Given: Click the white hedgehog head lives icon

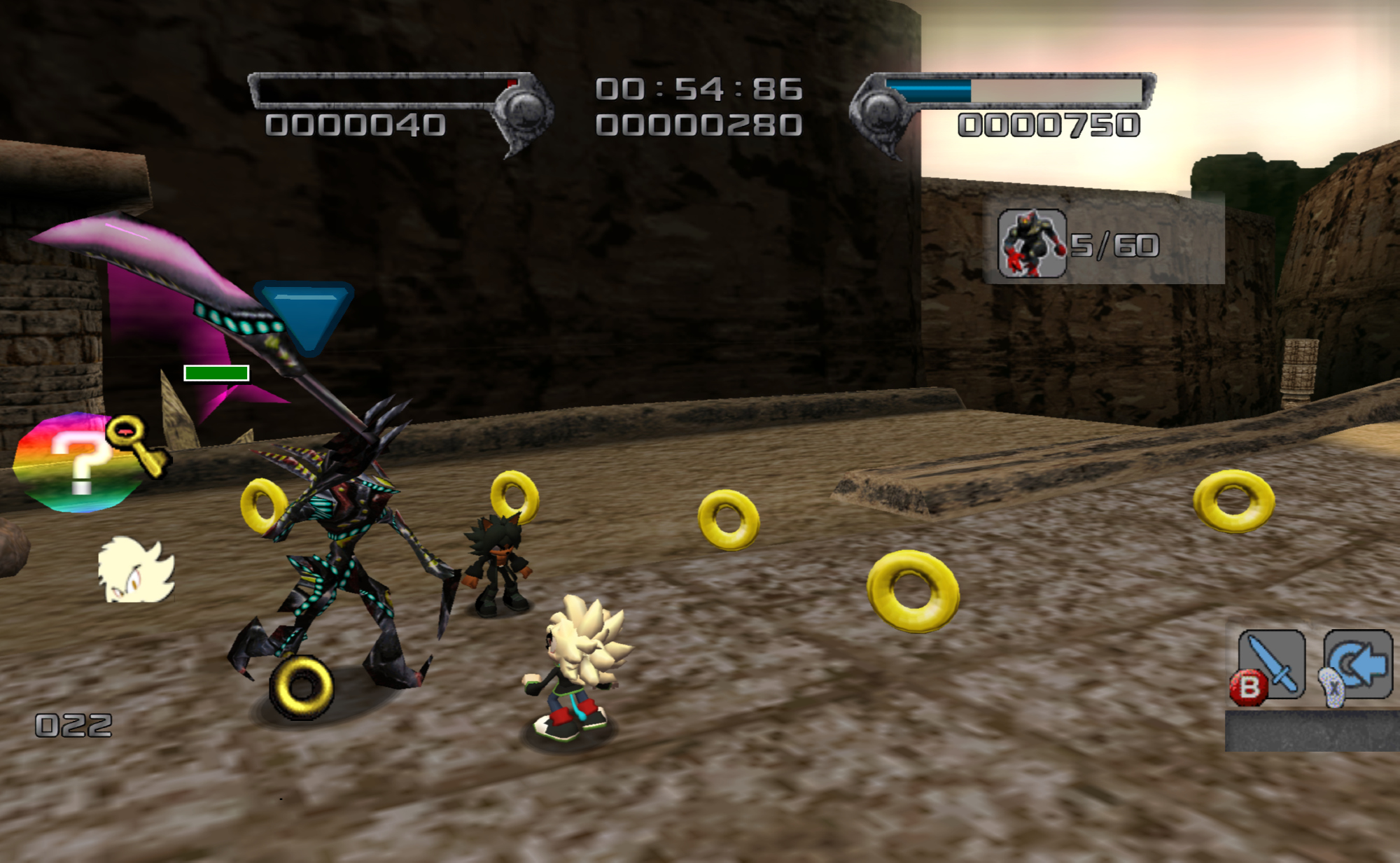Looking at the screenshot, I should click(x=136, y=570).
